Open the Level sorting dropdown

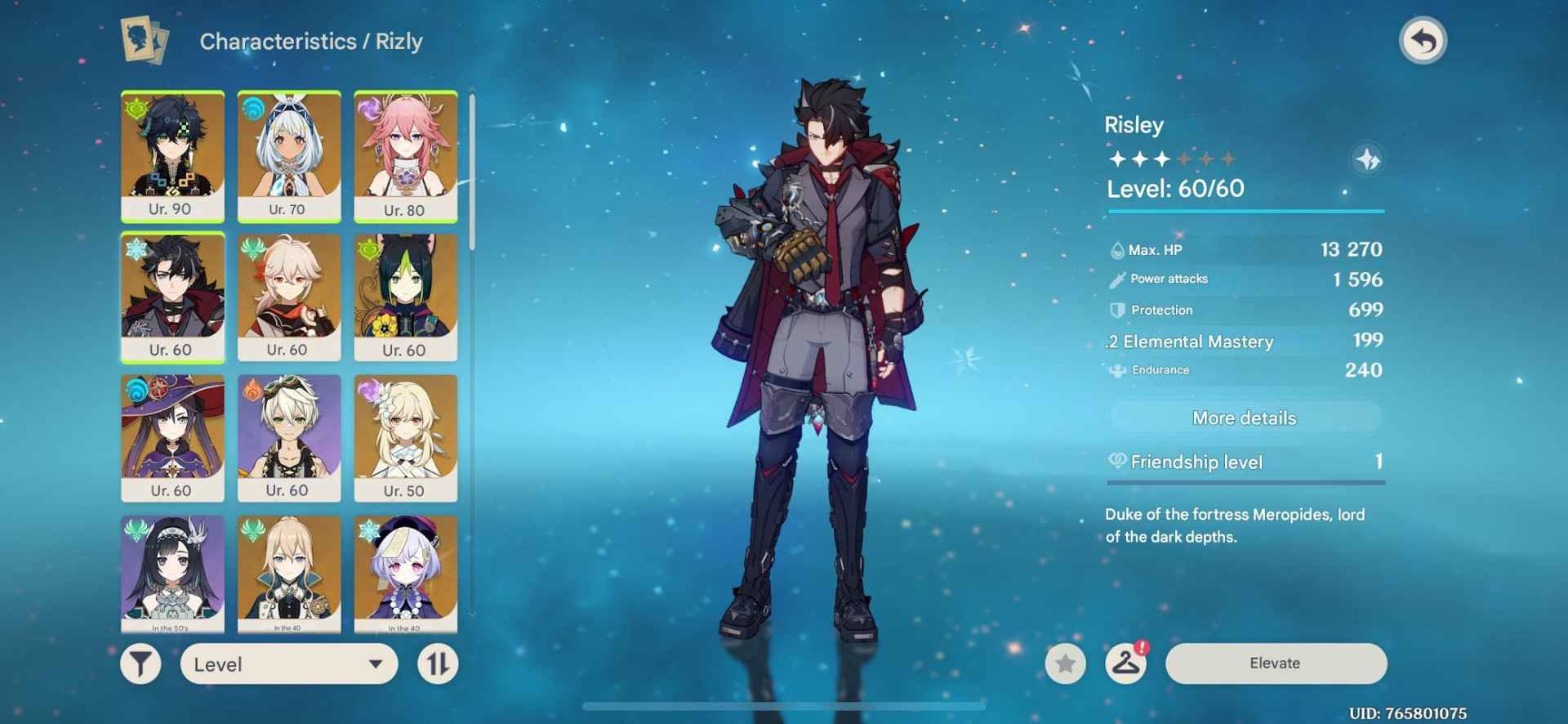287,664
